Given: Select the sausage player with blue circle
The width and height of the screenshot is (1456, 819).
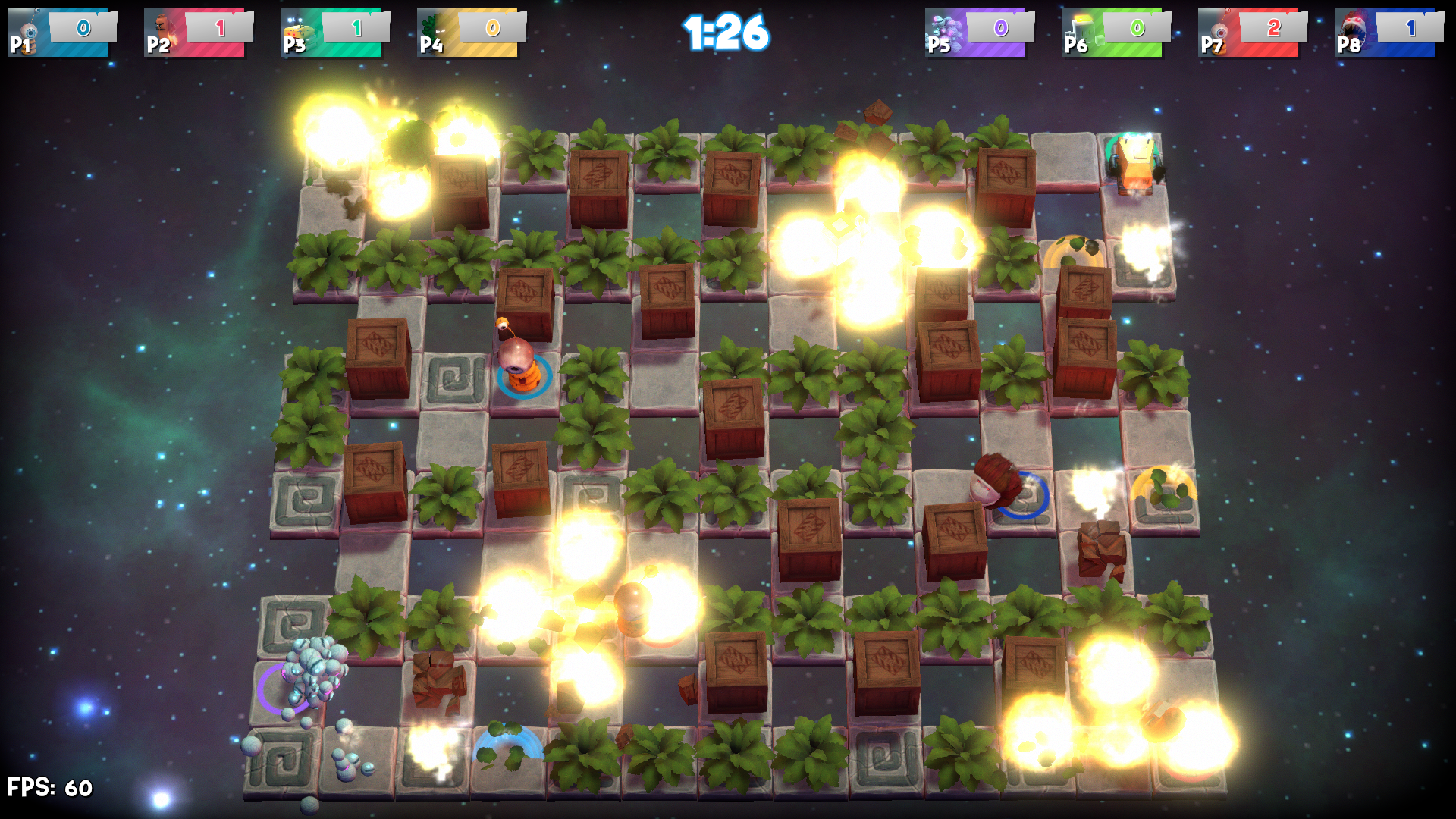Looking at the screenshot, I should pos(997,482).
